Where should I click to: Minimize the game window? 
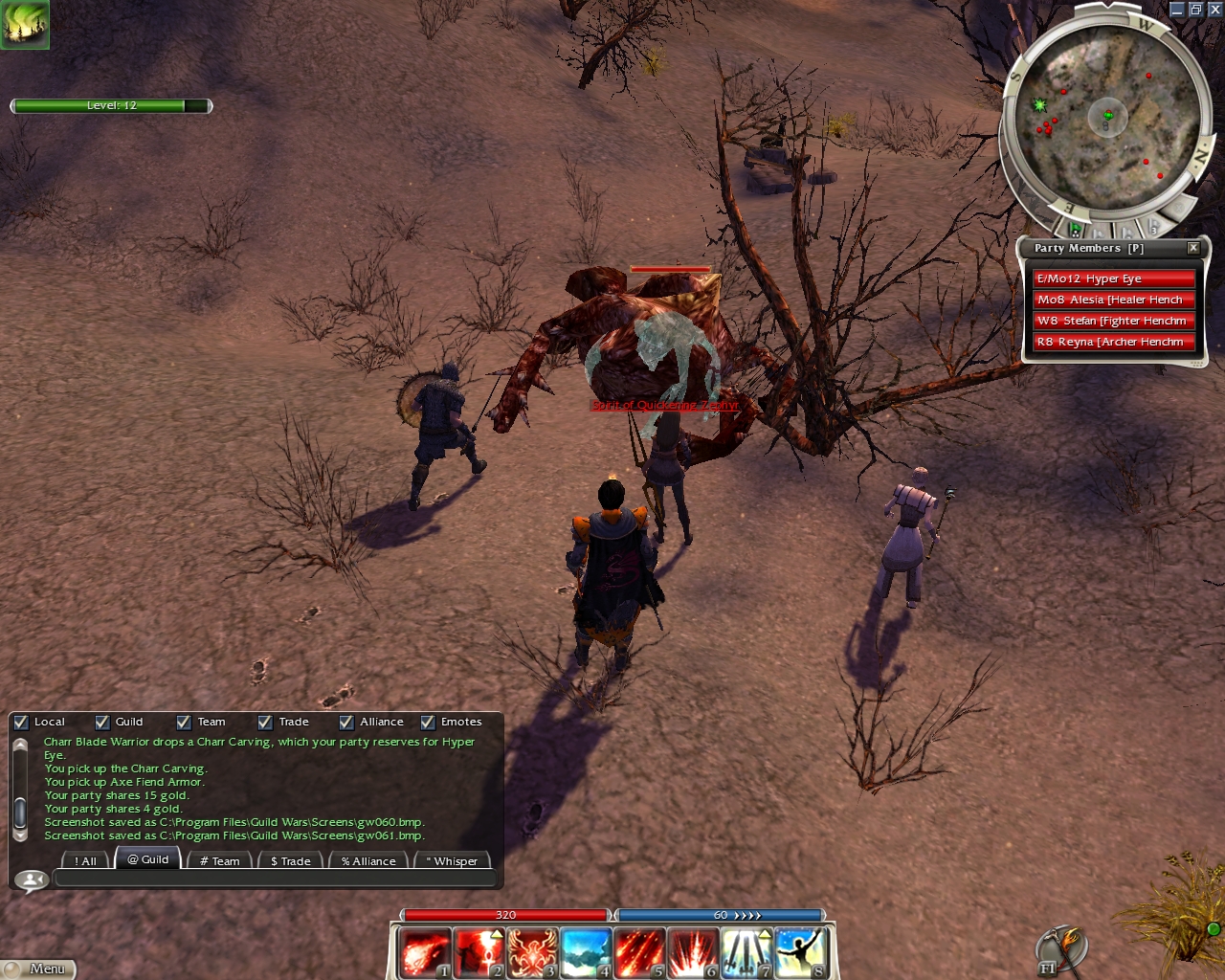[1177, 10]
